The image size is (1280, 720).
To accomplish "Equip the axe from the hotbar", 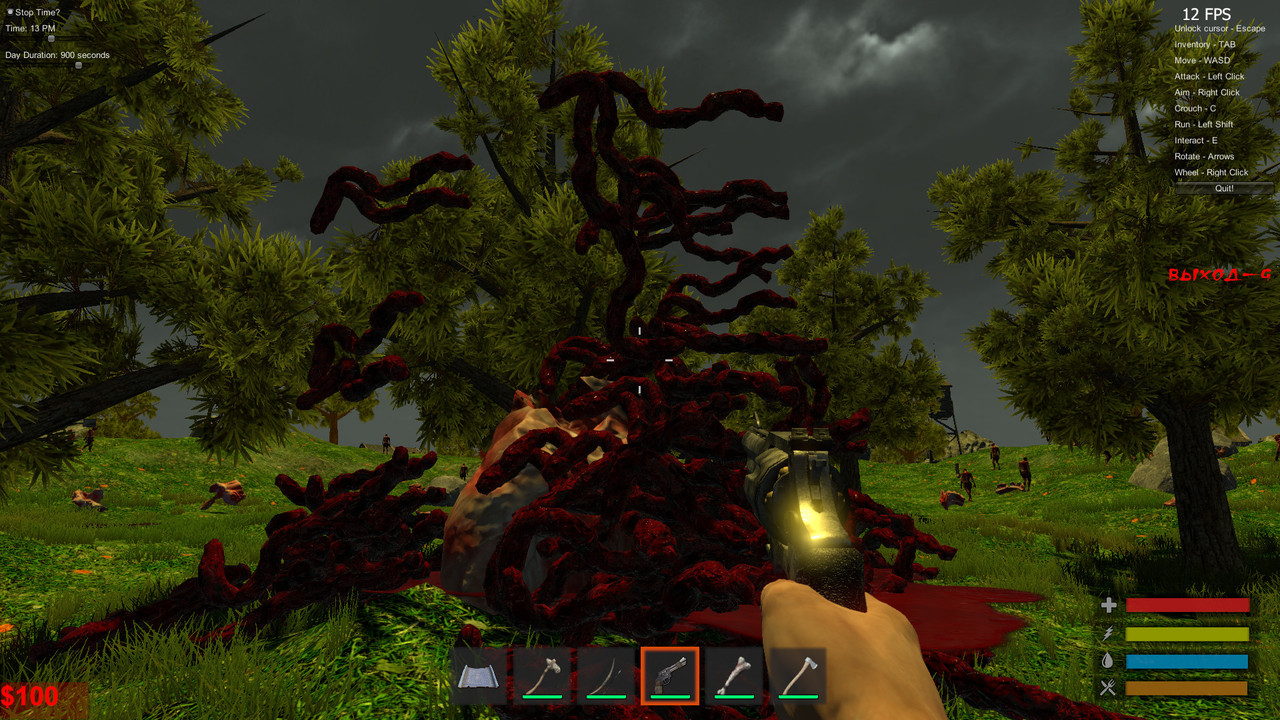I will 798,677.
